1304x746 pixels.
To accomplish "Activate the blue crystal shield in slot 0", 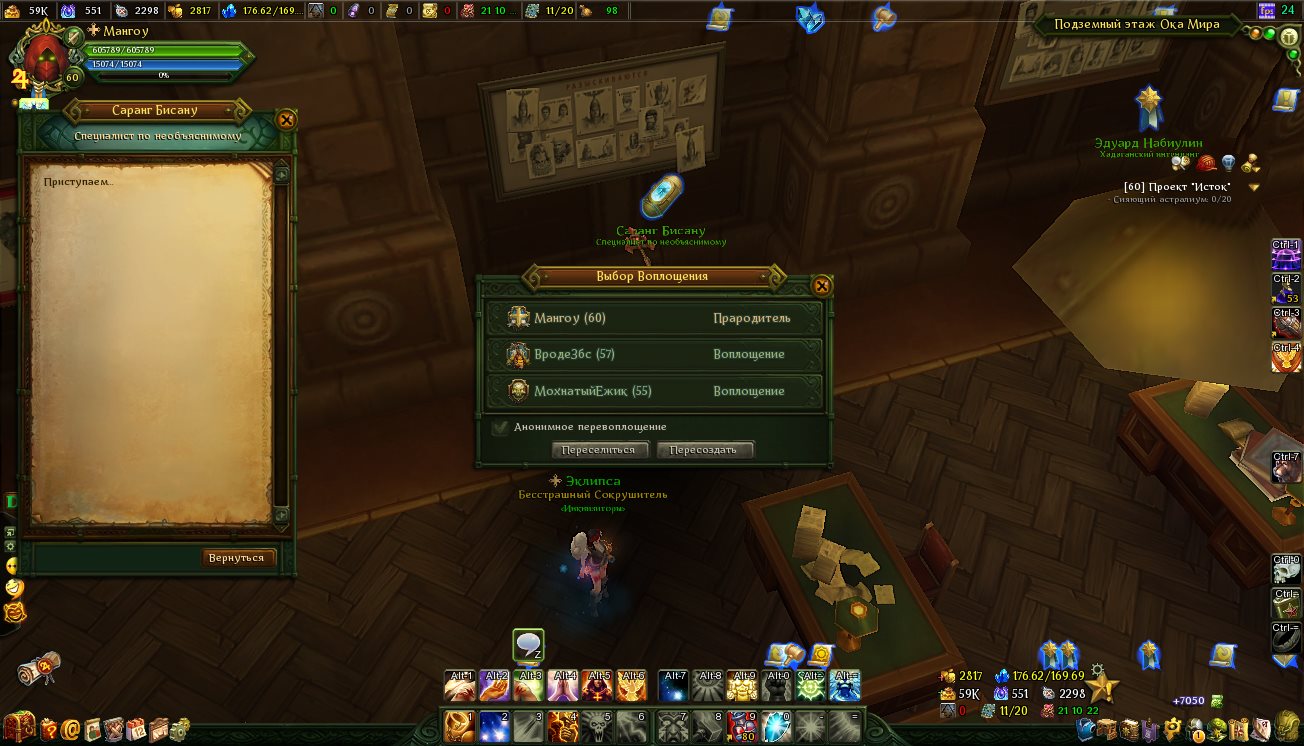I will coord(776,726).
